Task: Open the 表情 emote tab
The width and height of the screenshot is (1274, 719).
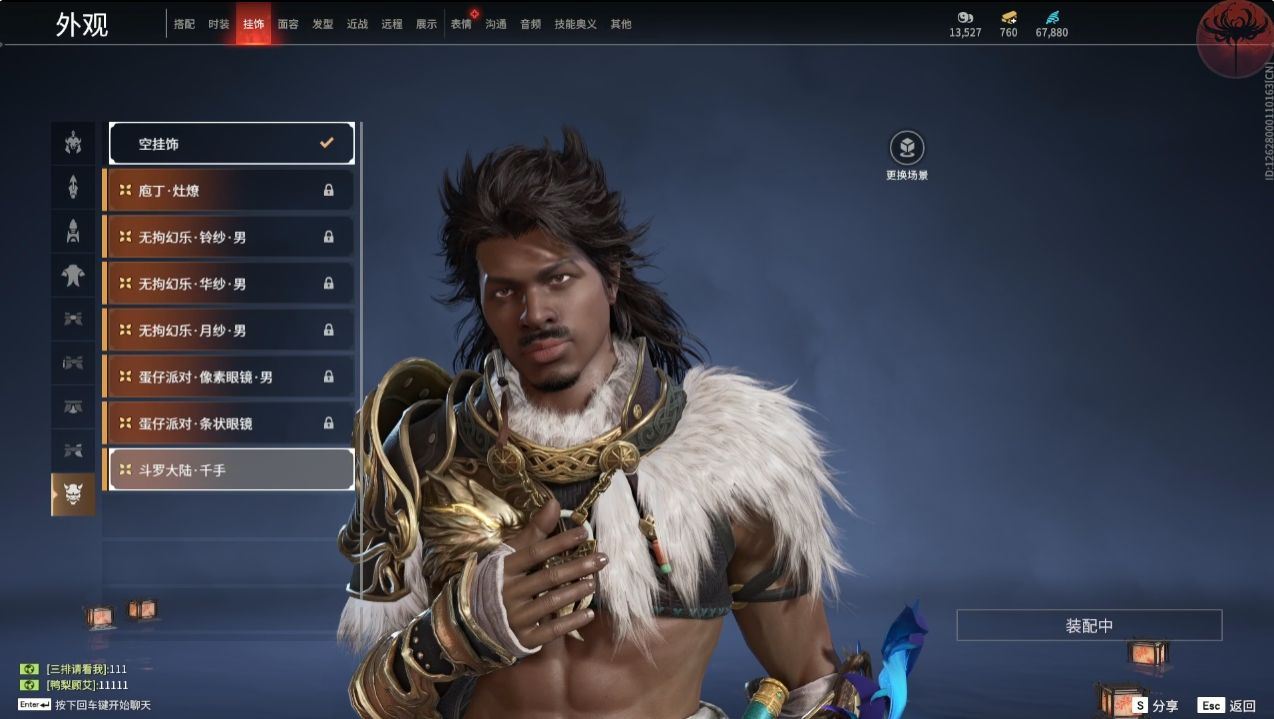Action: (461, 24)
